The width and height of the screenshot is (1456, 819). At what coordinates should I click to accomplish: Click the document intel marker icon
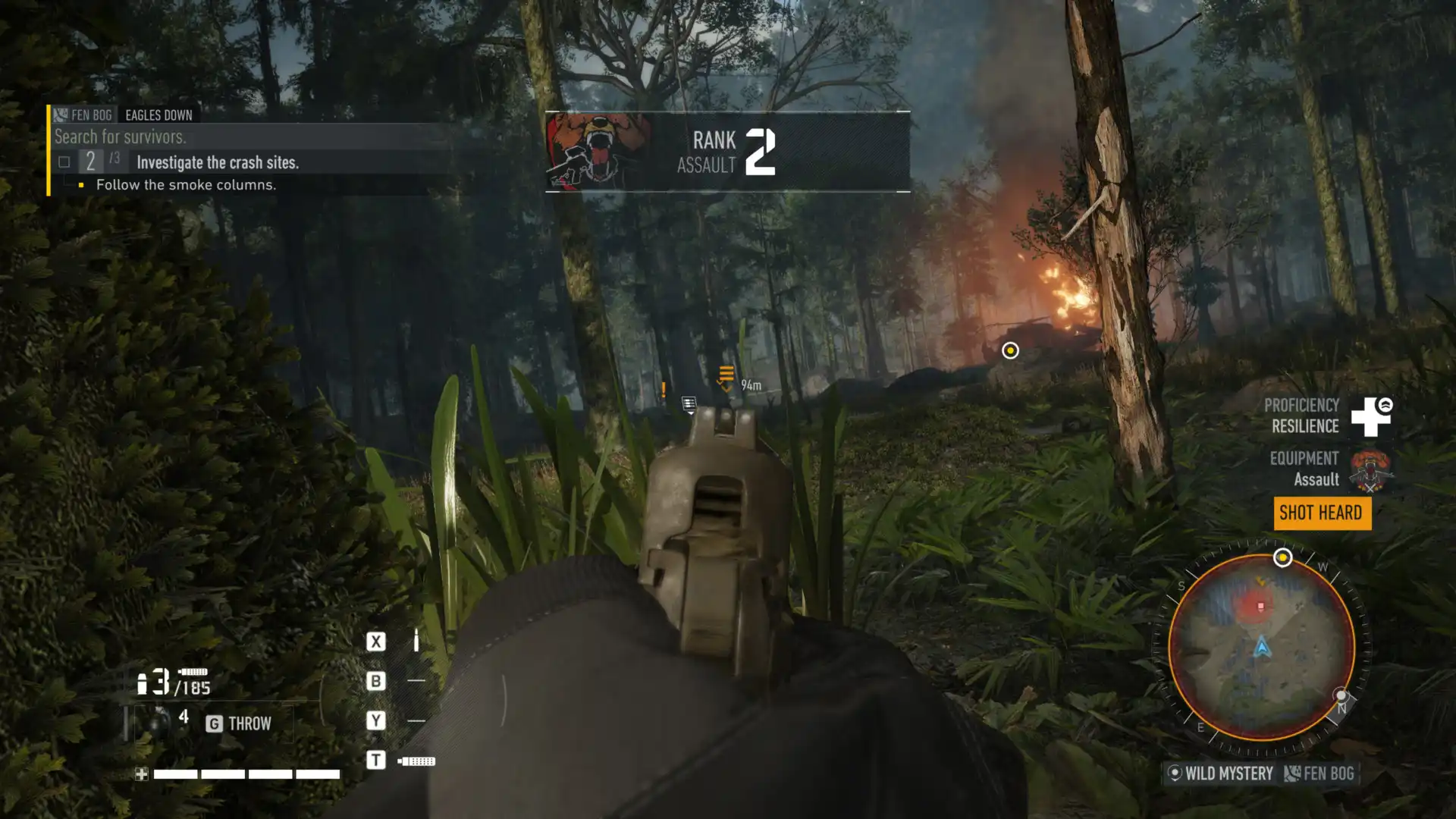pyautogui.click(x=689, y=403)
